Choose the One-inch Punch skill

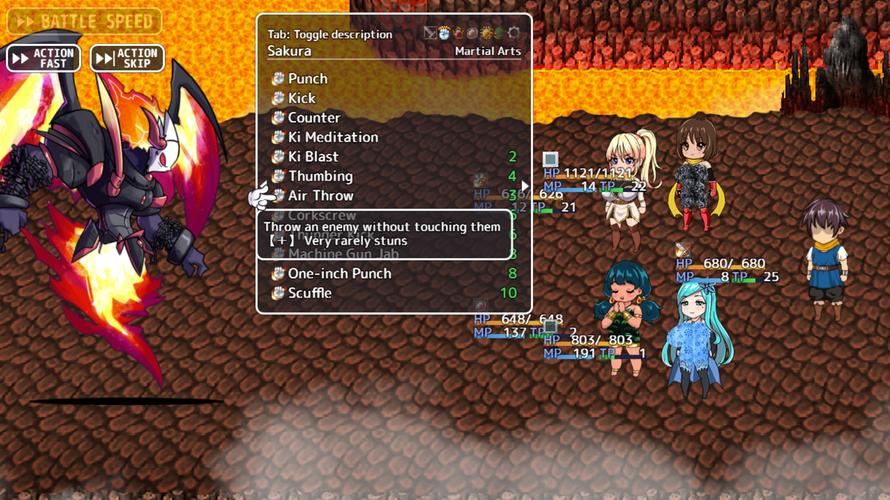[339, 273]
